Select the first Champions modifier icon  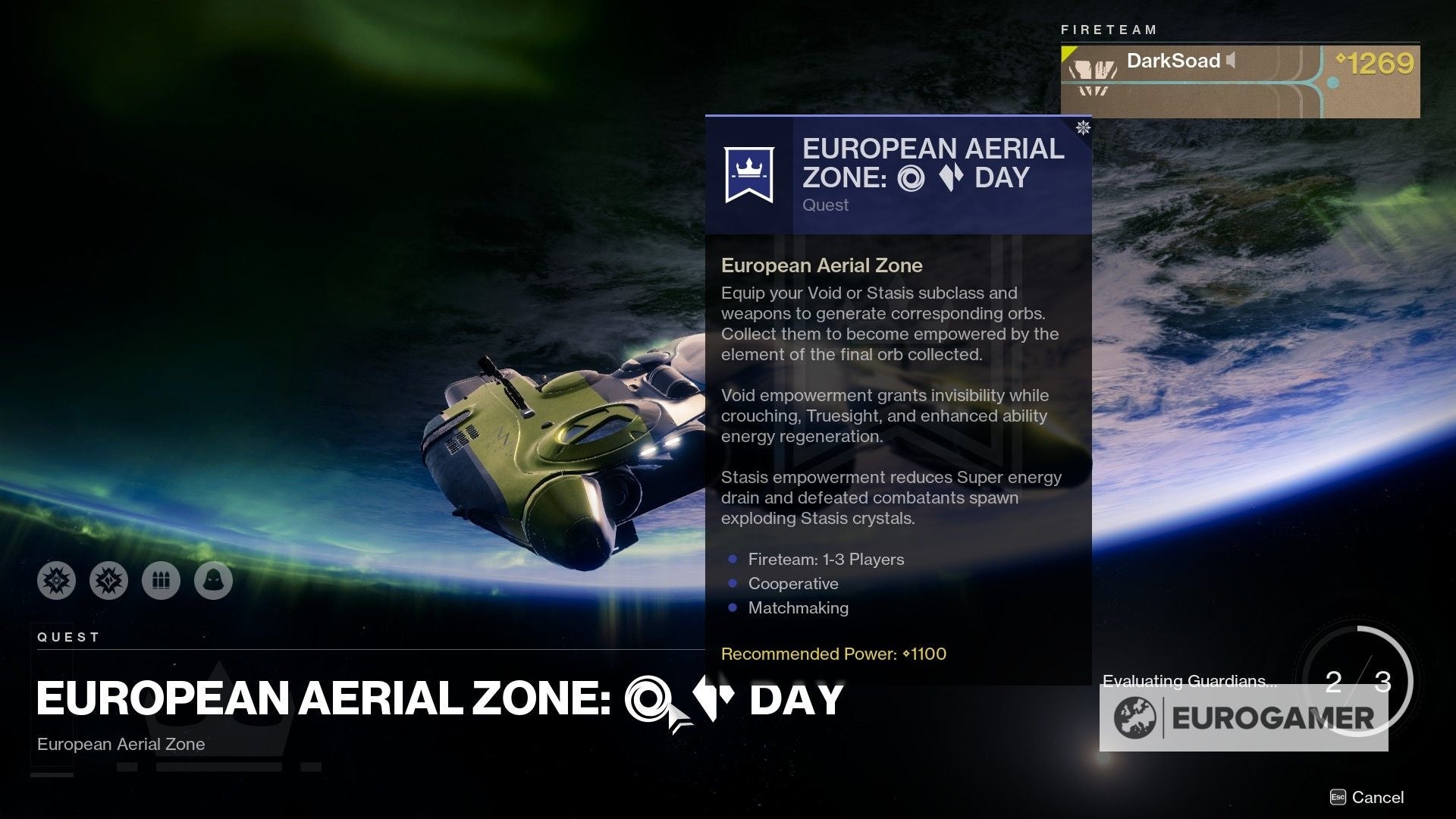57,580
